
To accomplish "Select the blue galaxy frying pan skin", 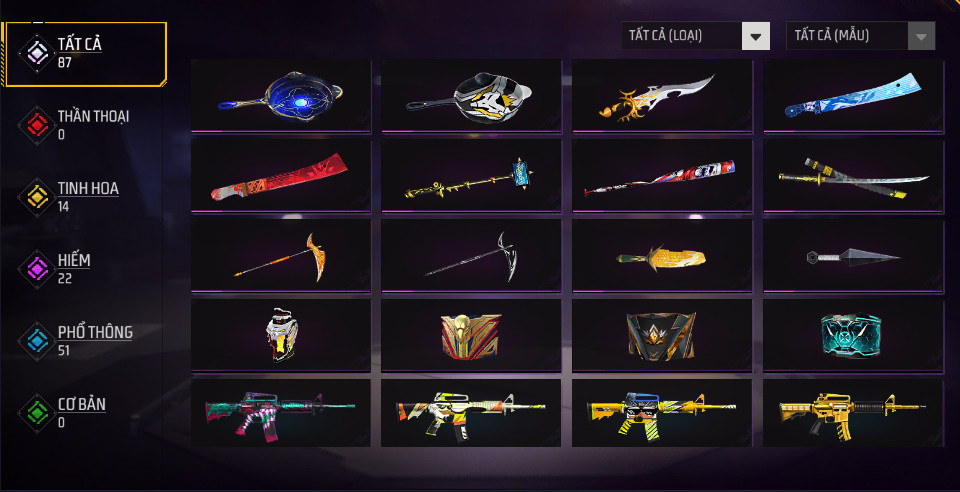I will coord(281,95).
